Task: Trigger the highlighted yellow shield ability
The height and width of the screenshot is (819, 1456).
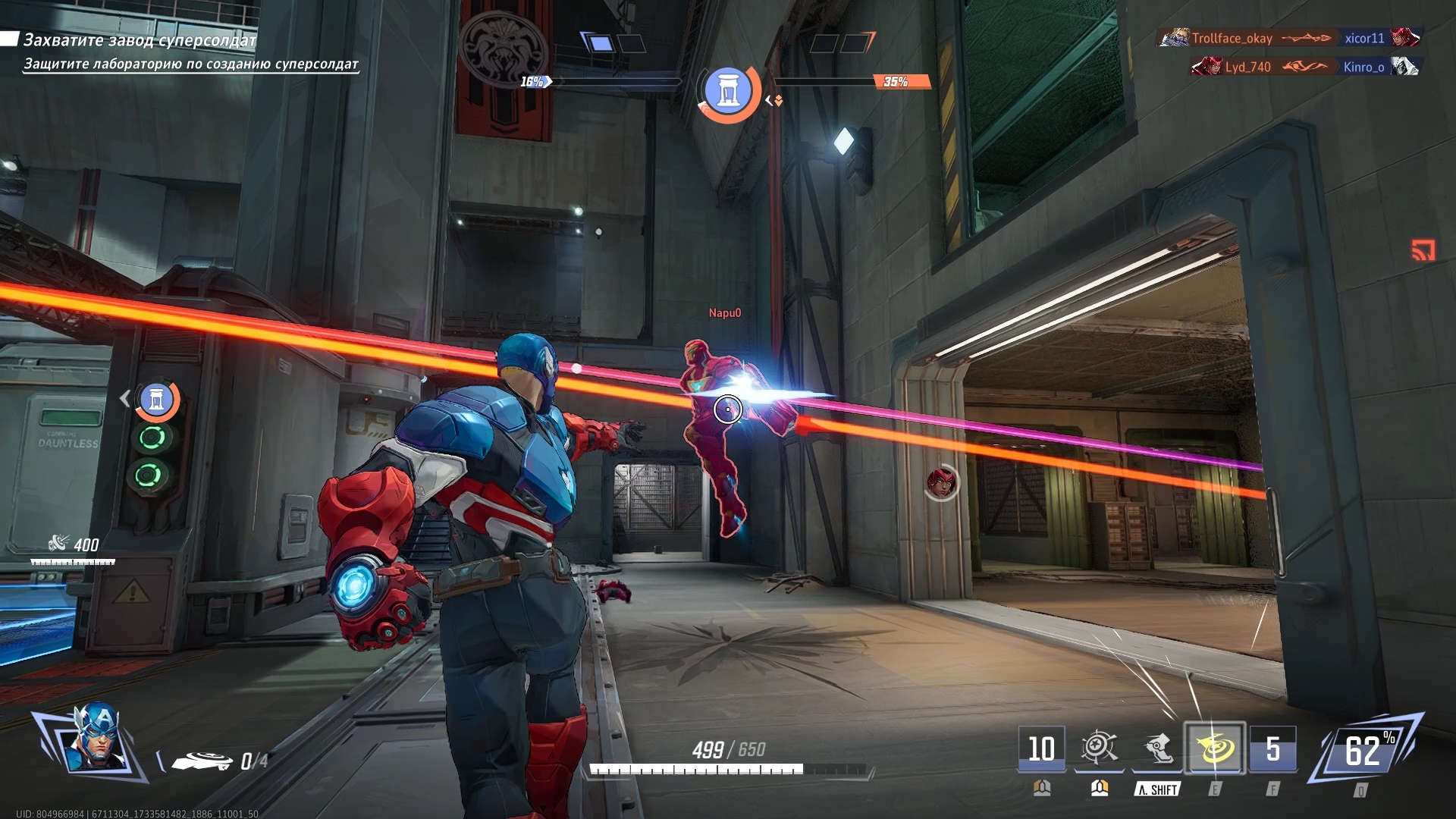Action: 1214,748
